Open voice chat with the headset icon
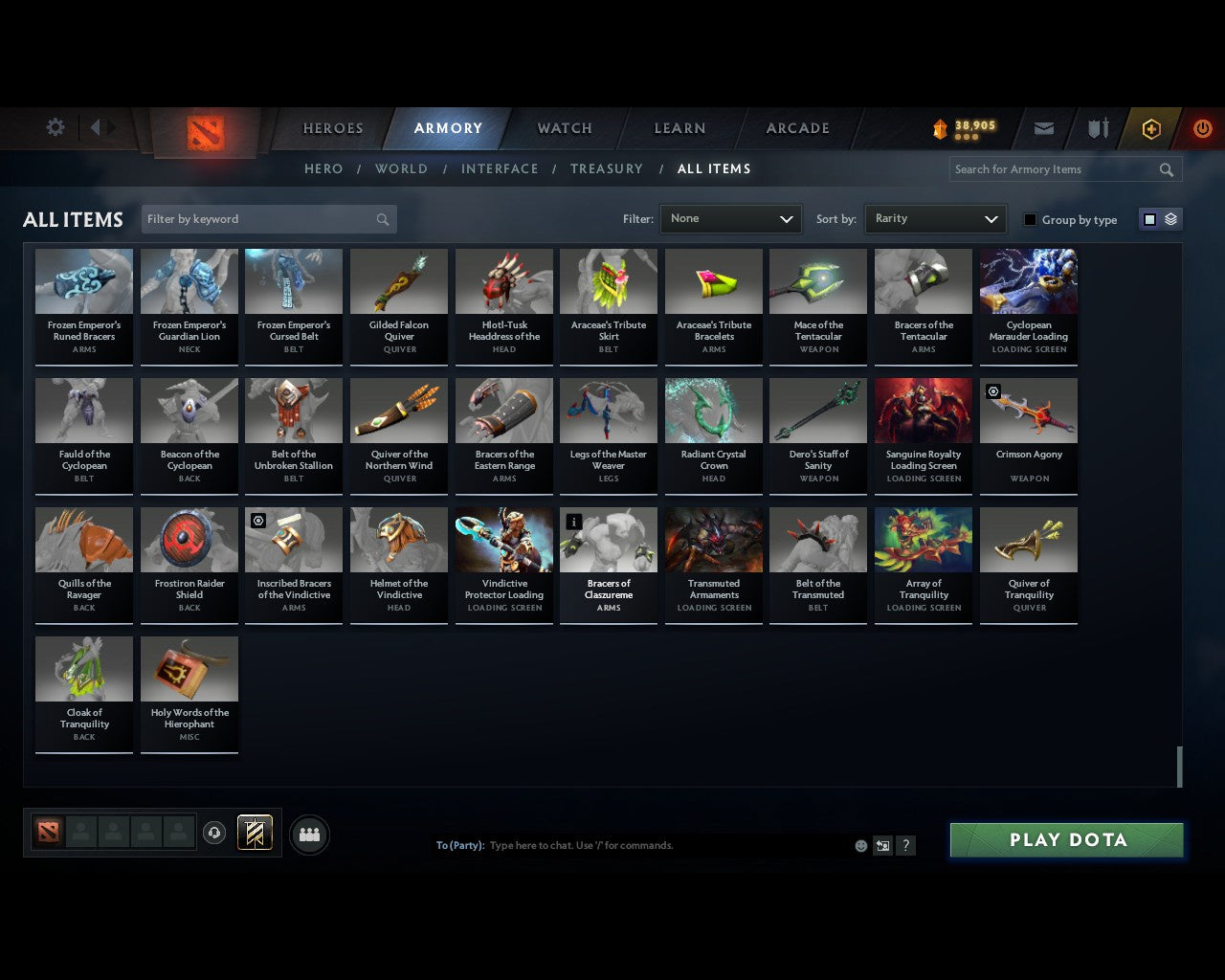The height and width of the screenshot is (980, 1225). [x=214, y=834]
